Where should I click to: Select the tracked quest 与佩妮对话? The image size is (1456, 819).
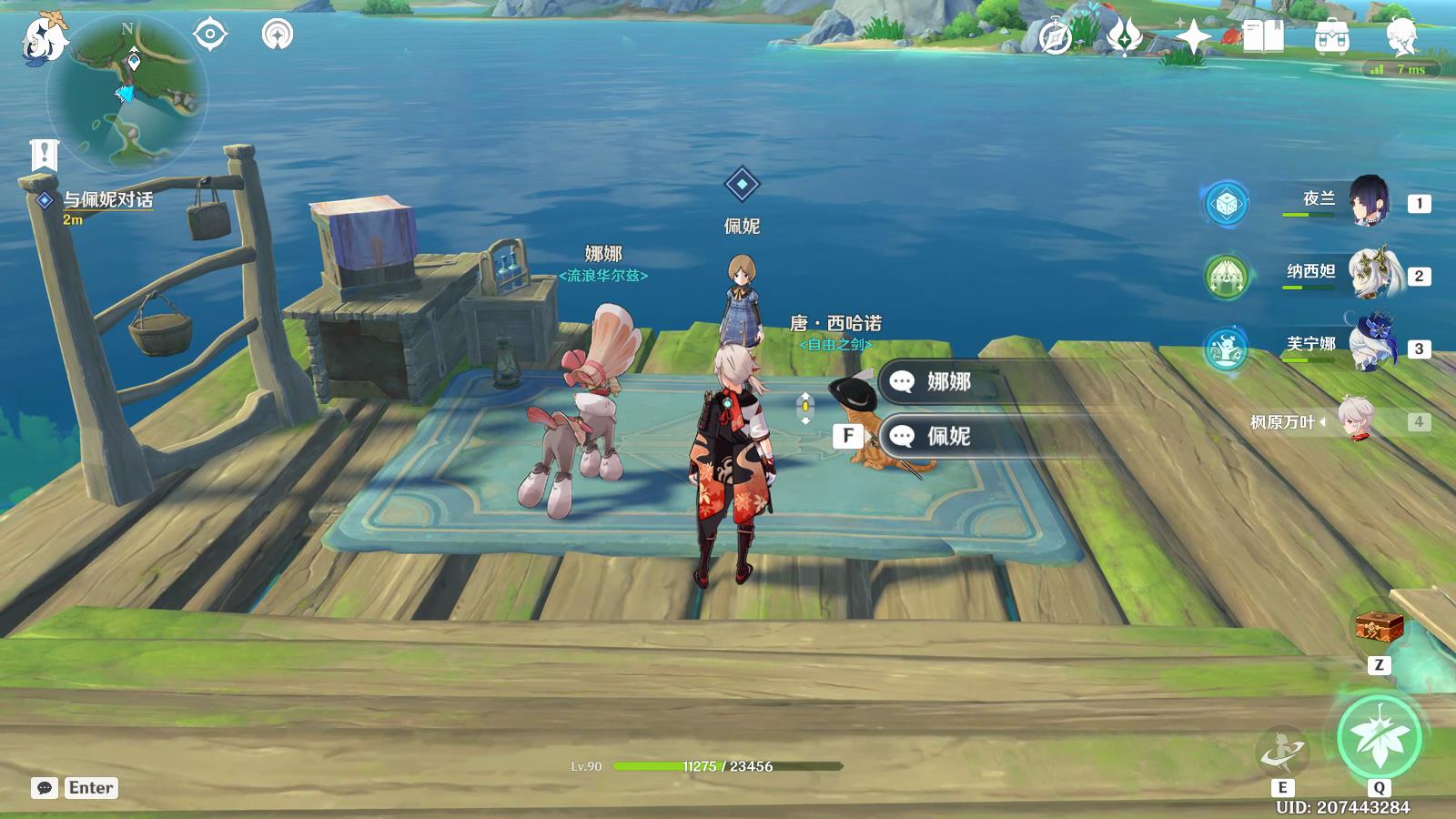[x=107, y=200]
